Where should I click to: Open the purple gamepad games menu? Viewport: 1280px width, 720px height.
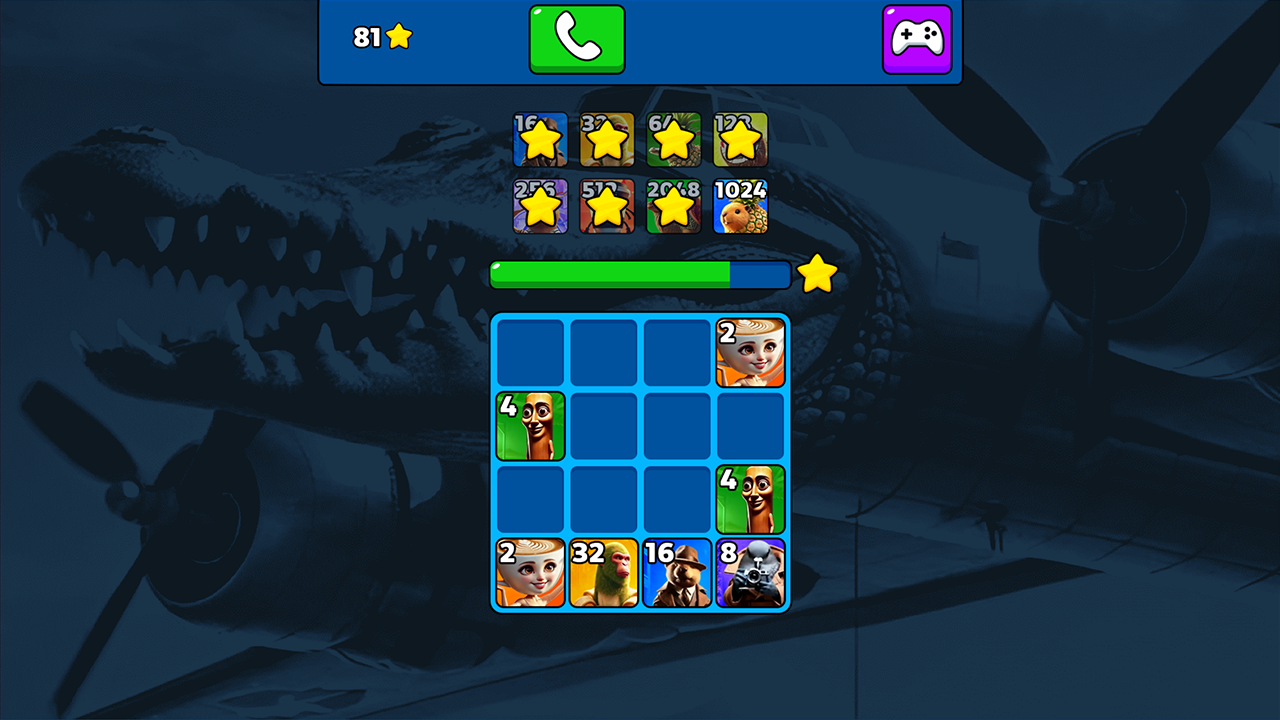pyautogui.click(x=917, y=40)
